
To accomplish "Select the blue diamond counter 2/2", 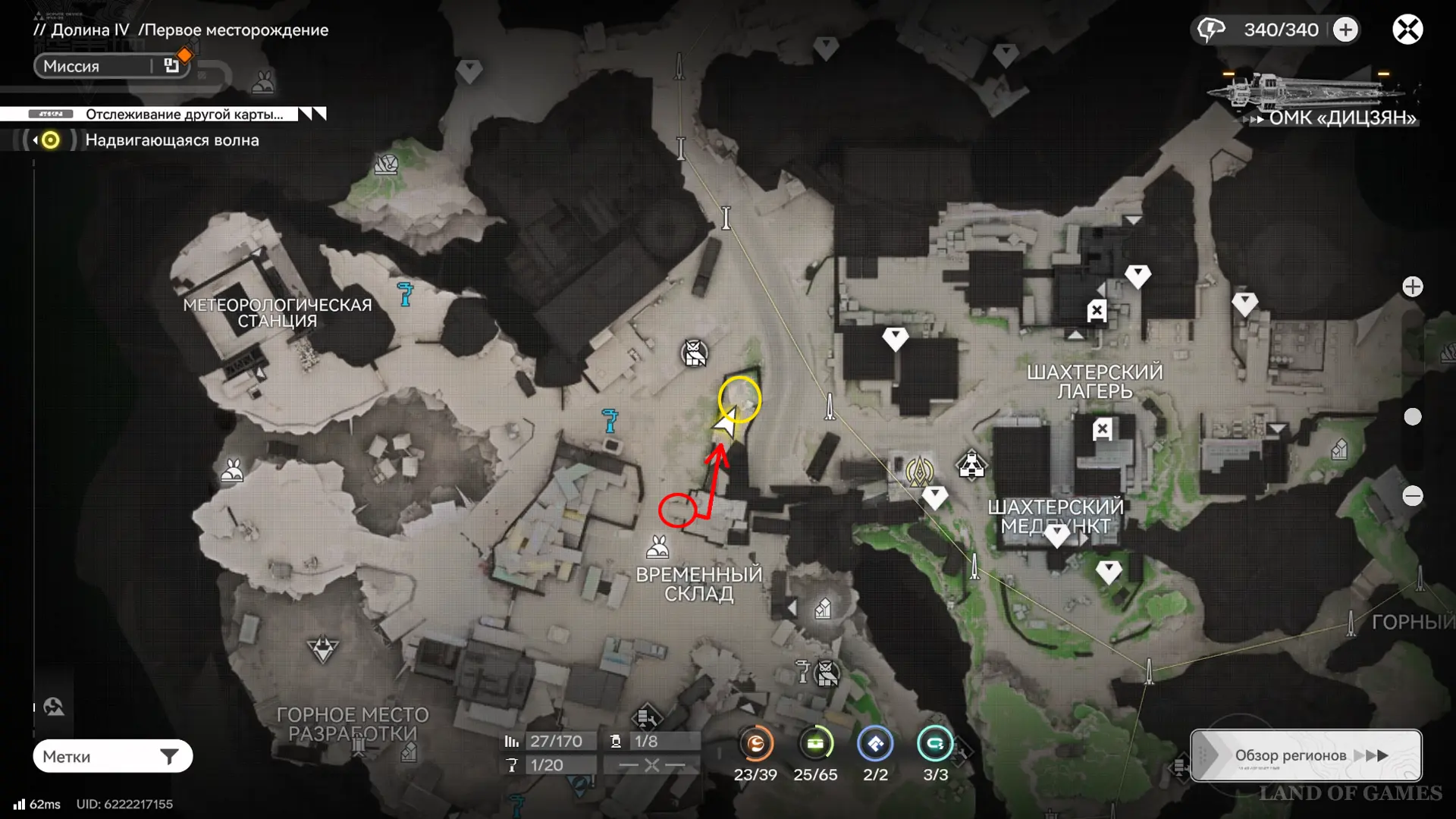I will point(875,745).
